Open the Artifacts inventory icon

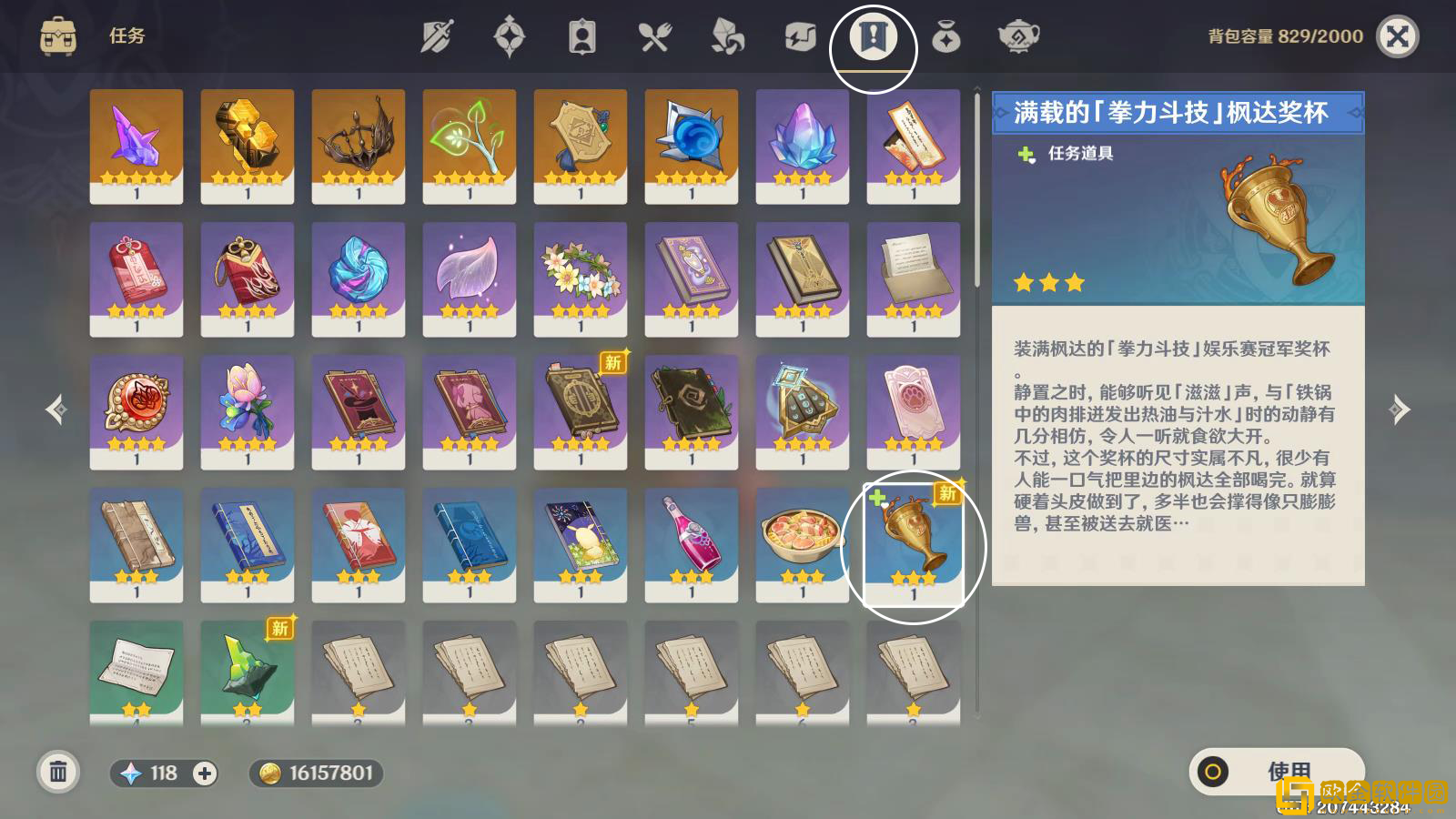point(511,36)
